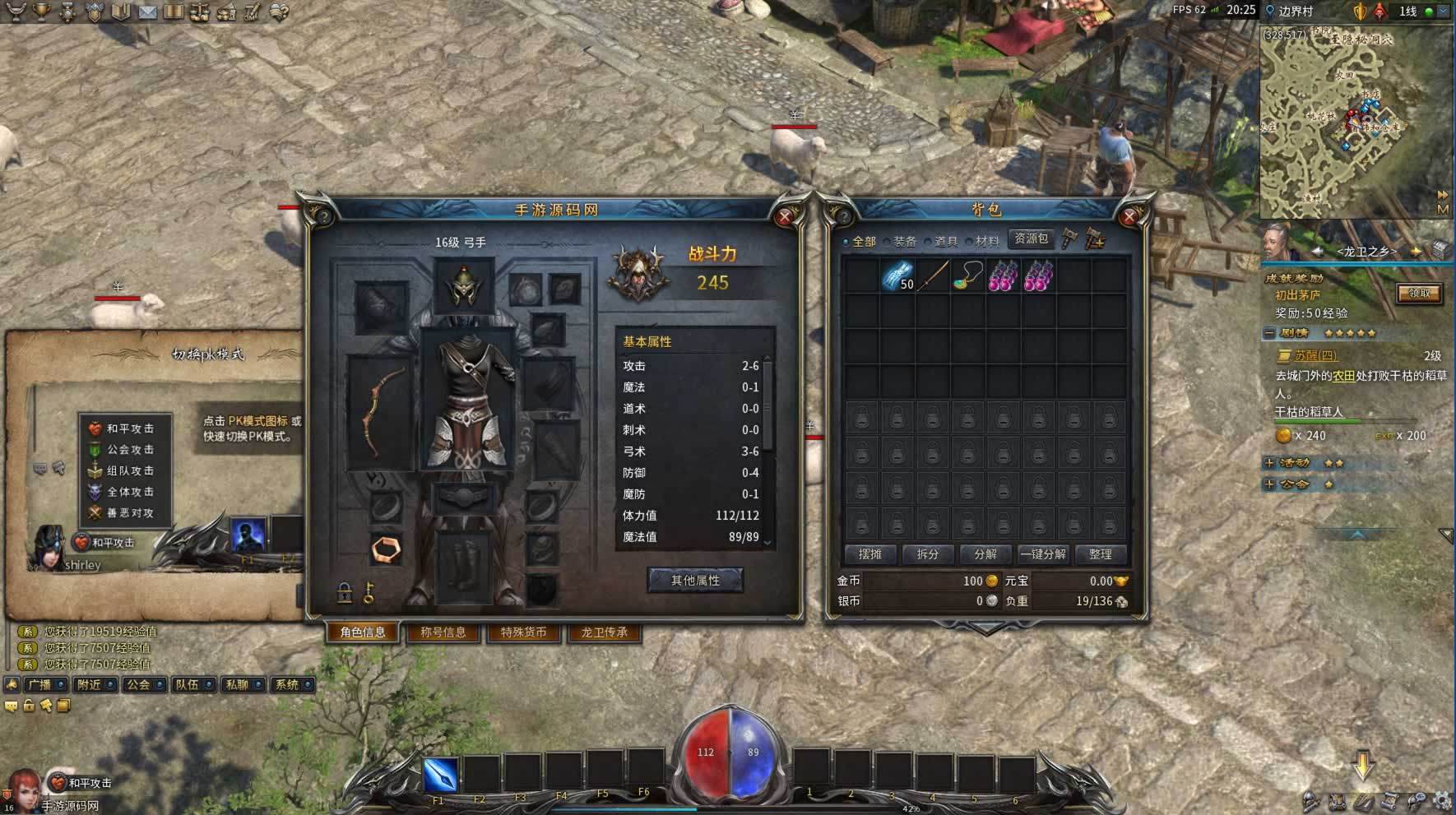The width and height of the screenshot is (1456, 815).
Task: Click the 摆摊 stall button
Action: coord(870,554)
